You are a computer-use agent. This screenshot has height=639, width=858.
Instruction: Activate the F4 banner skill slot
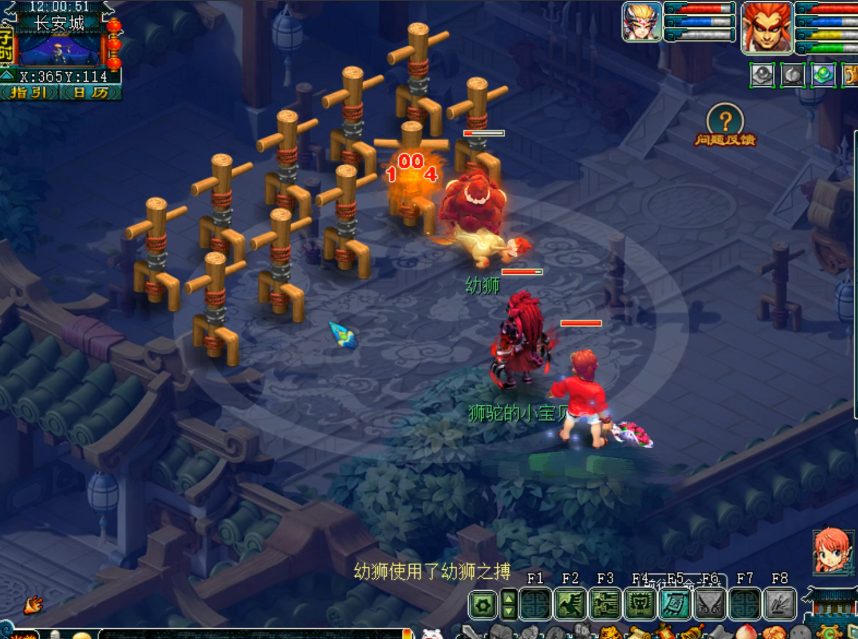[x=640, y=603]
